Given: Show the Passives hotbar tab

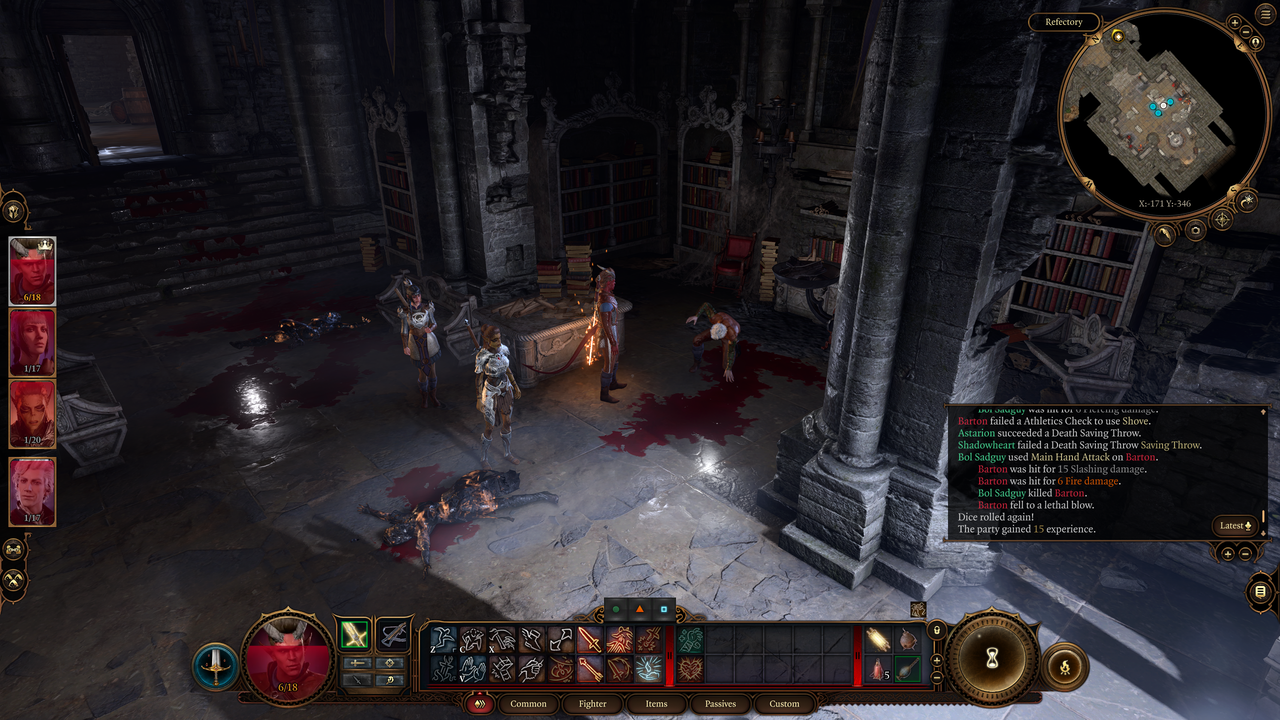Looking at the screenshot, I should tap(720, 704).
